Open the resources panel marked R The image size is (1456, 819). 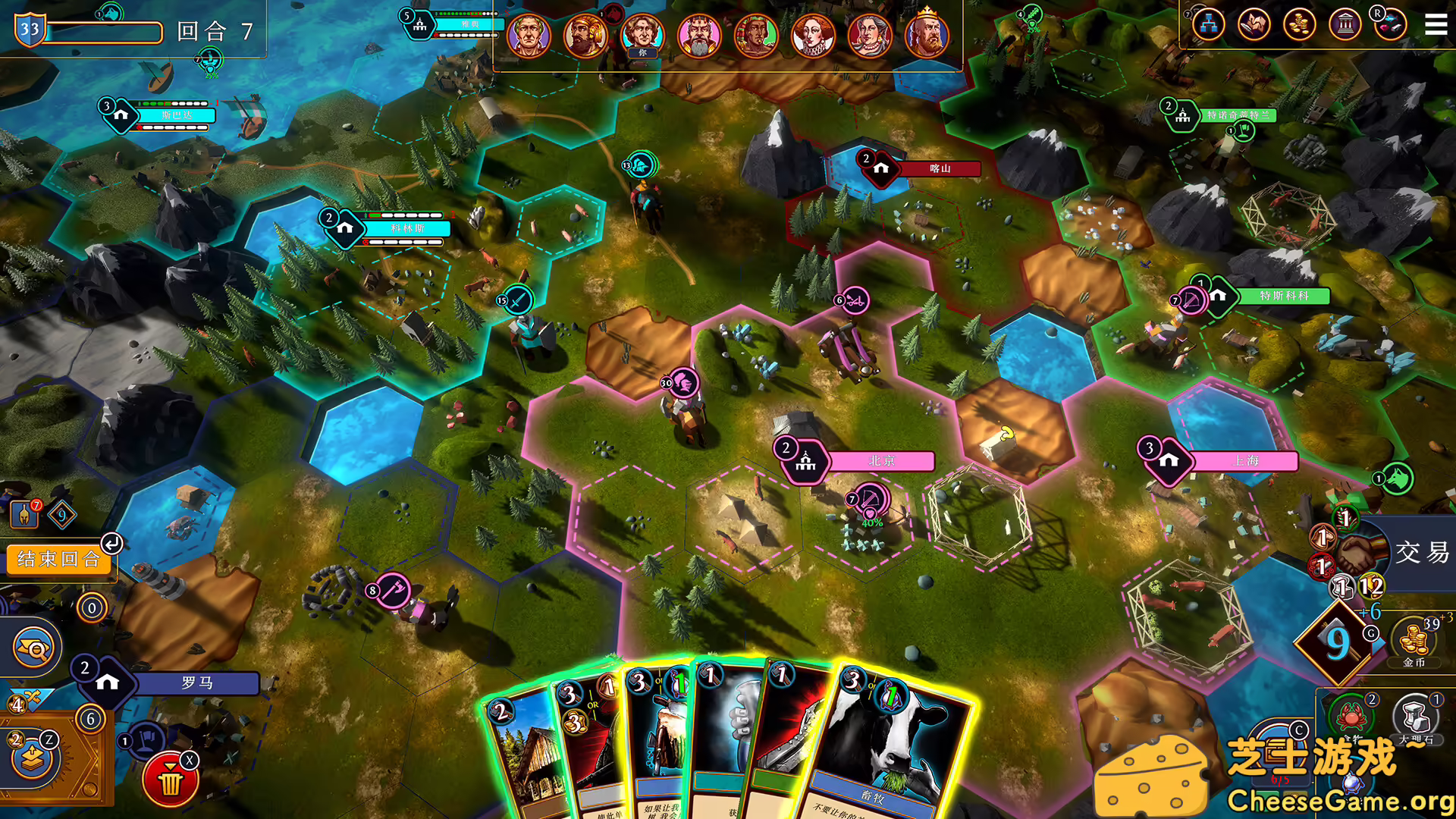coord(1394,25)
